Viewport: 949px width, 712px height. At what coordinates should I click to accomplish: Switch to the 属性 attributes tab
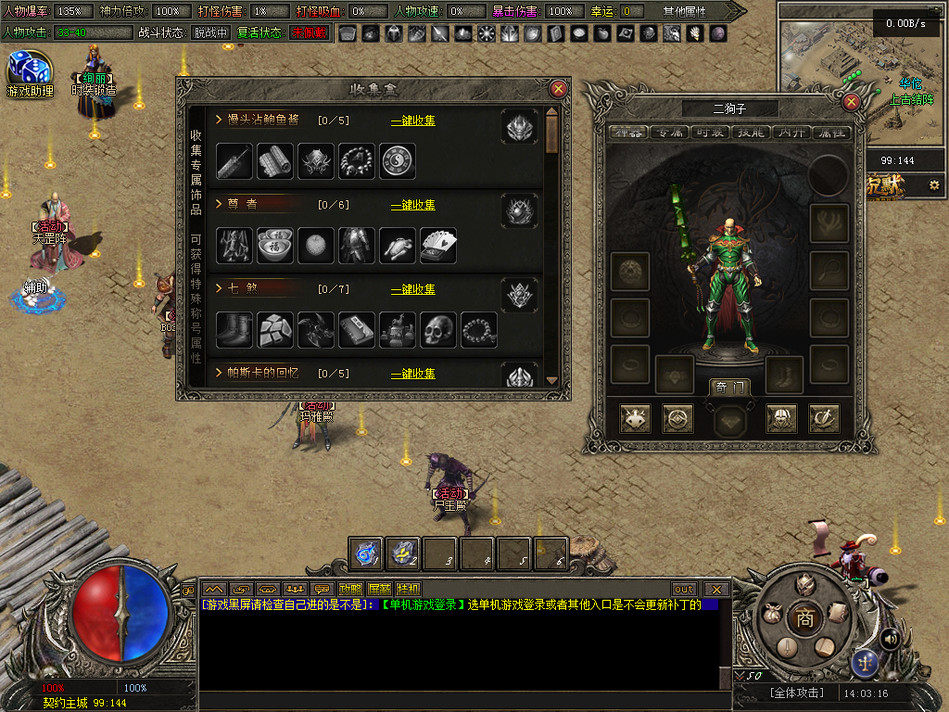(x=831, y=132)
